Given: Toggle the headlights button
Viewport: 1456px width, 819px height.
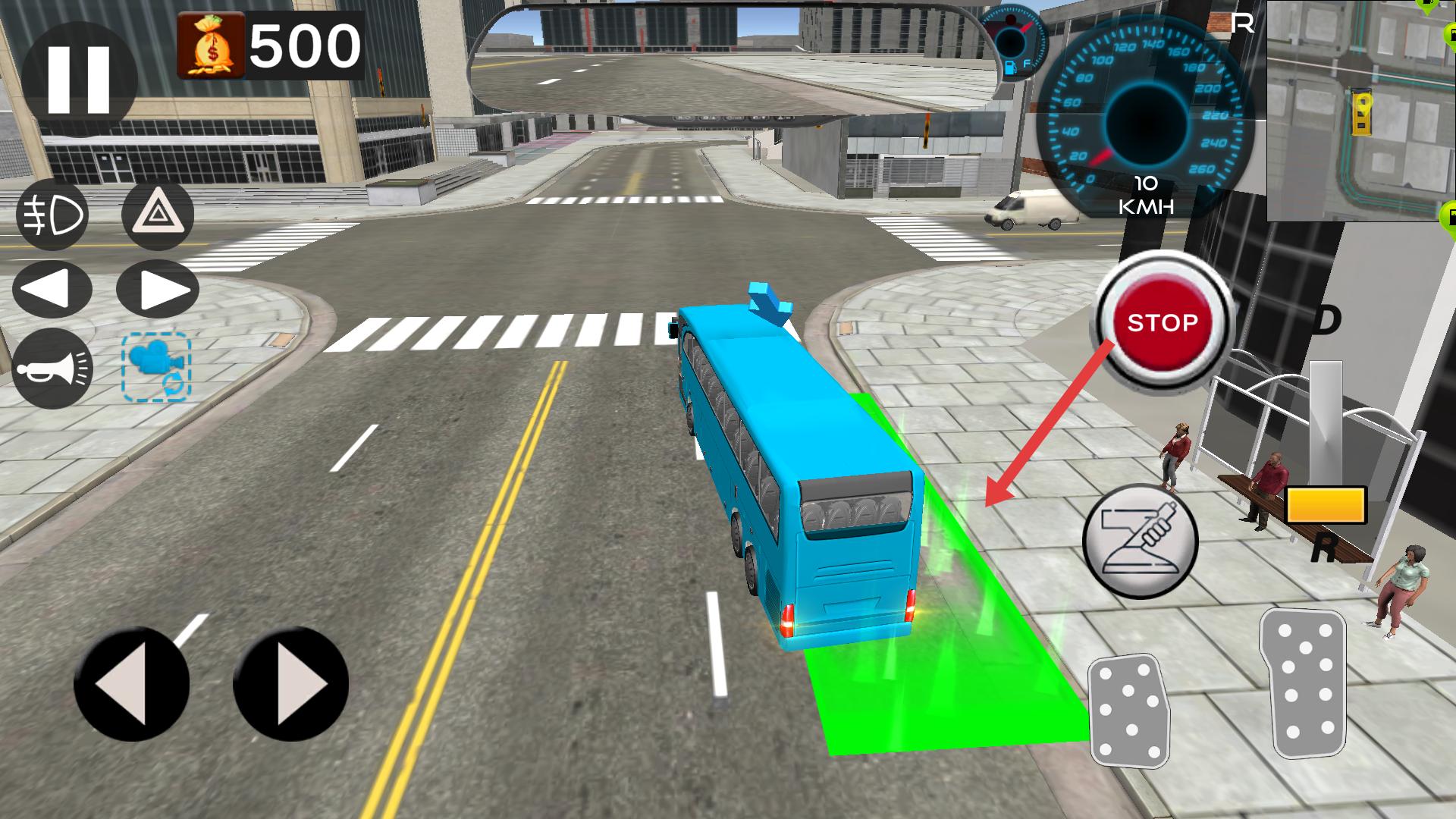Looking at the screenshot, I should click(x=52, y=215).
